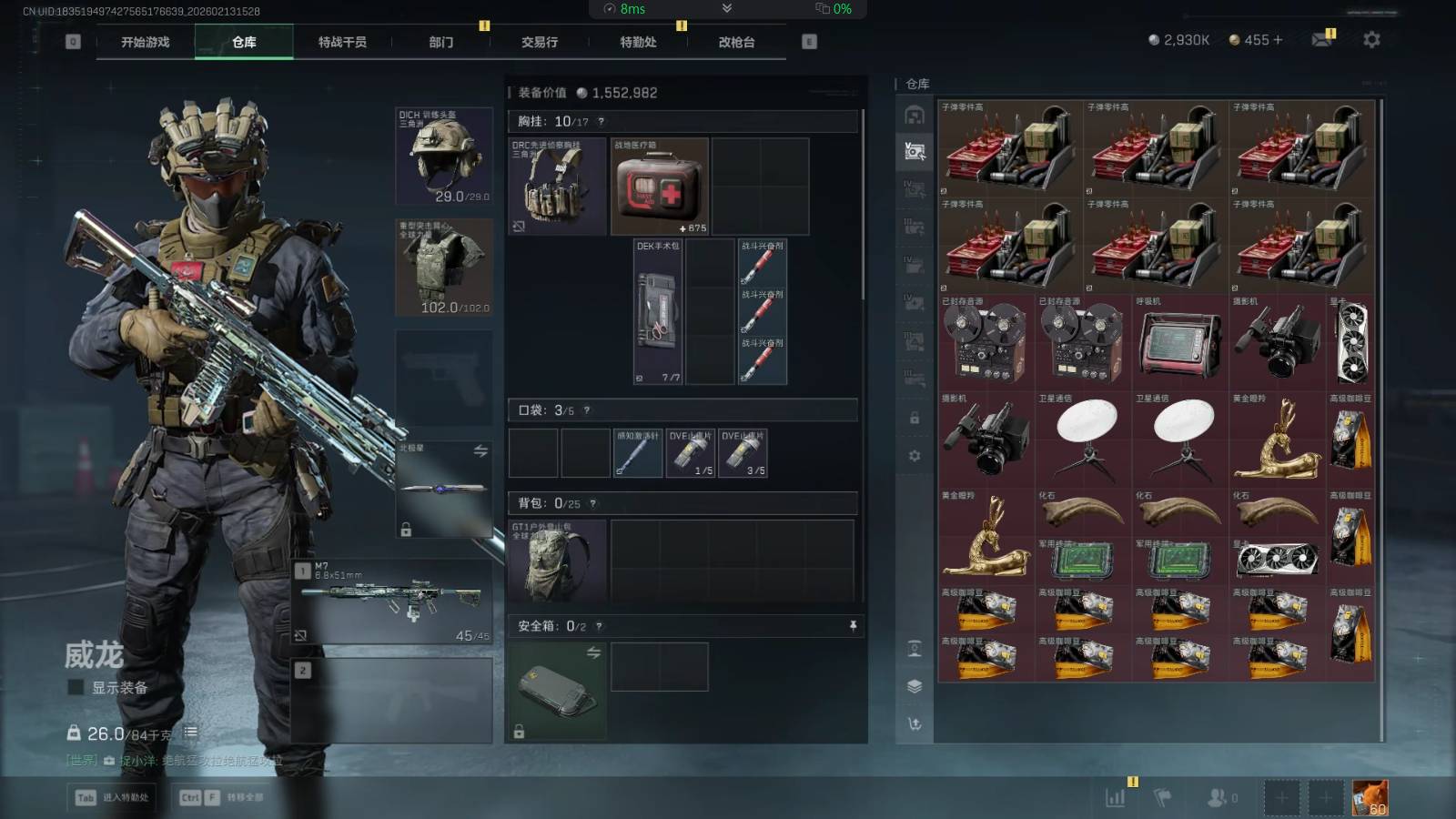The width and height of the screenshot is (1456, 819).
Task: Select the equipped DICH helmet slot
Action: [444, 156]
